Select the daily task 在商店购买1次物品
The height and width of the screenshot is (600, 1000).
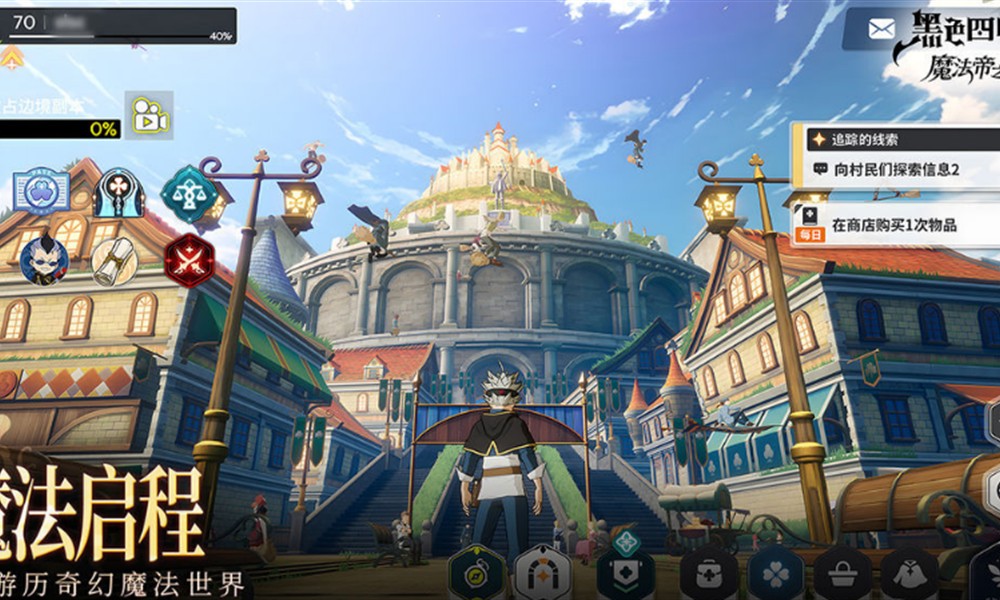coord(894,226)
